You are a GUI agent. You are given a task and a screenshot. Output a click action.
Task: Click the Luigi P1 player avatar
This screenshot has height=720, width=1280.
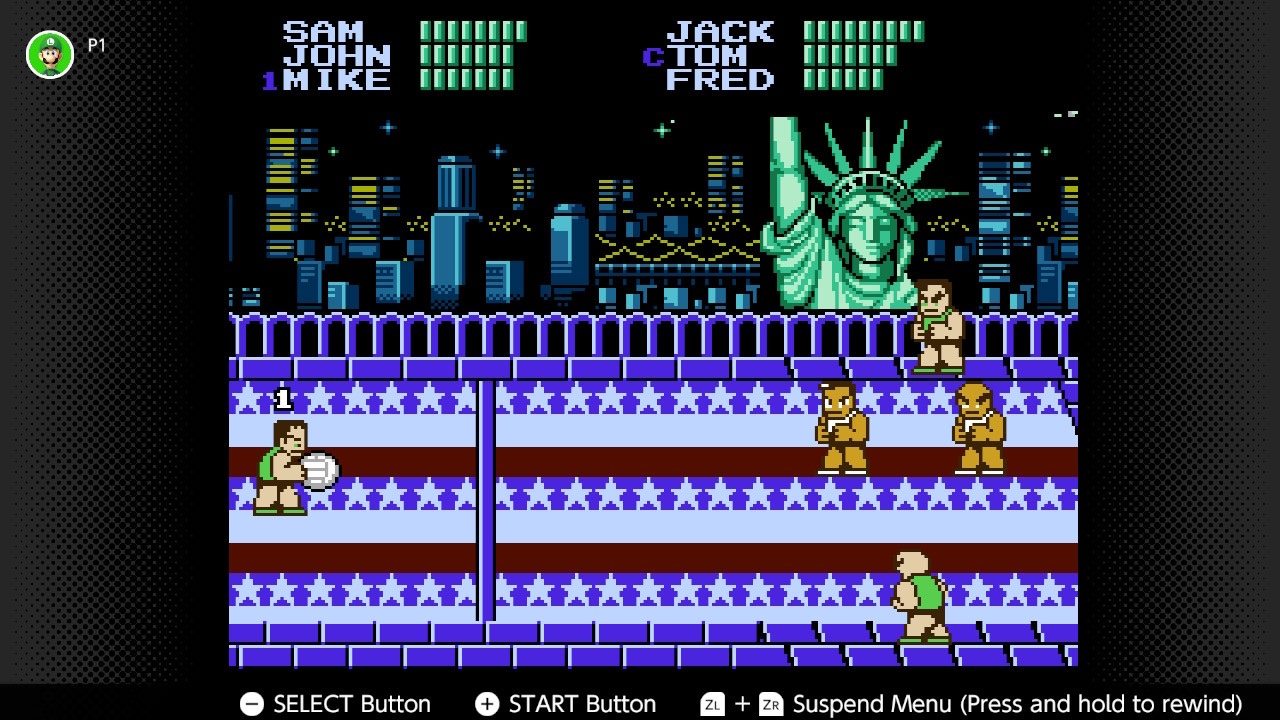50,54
